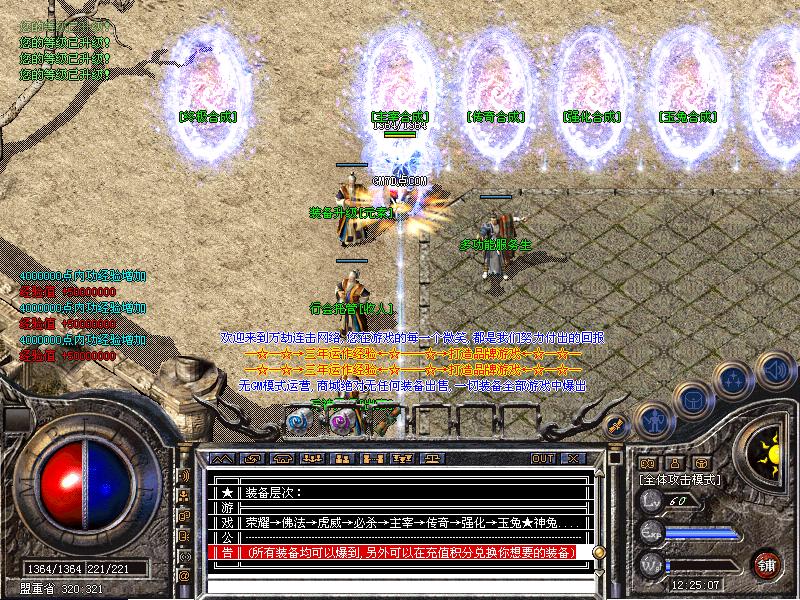
Task: Click the mountain-shaped icon above chat
Action: tap(224, 458)
